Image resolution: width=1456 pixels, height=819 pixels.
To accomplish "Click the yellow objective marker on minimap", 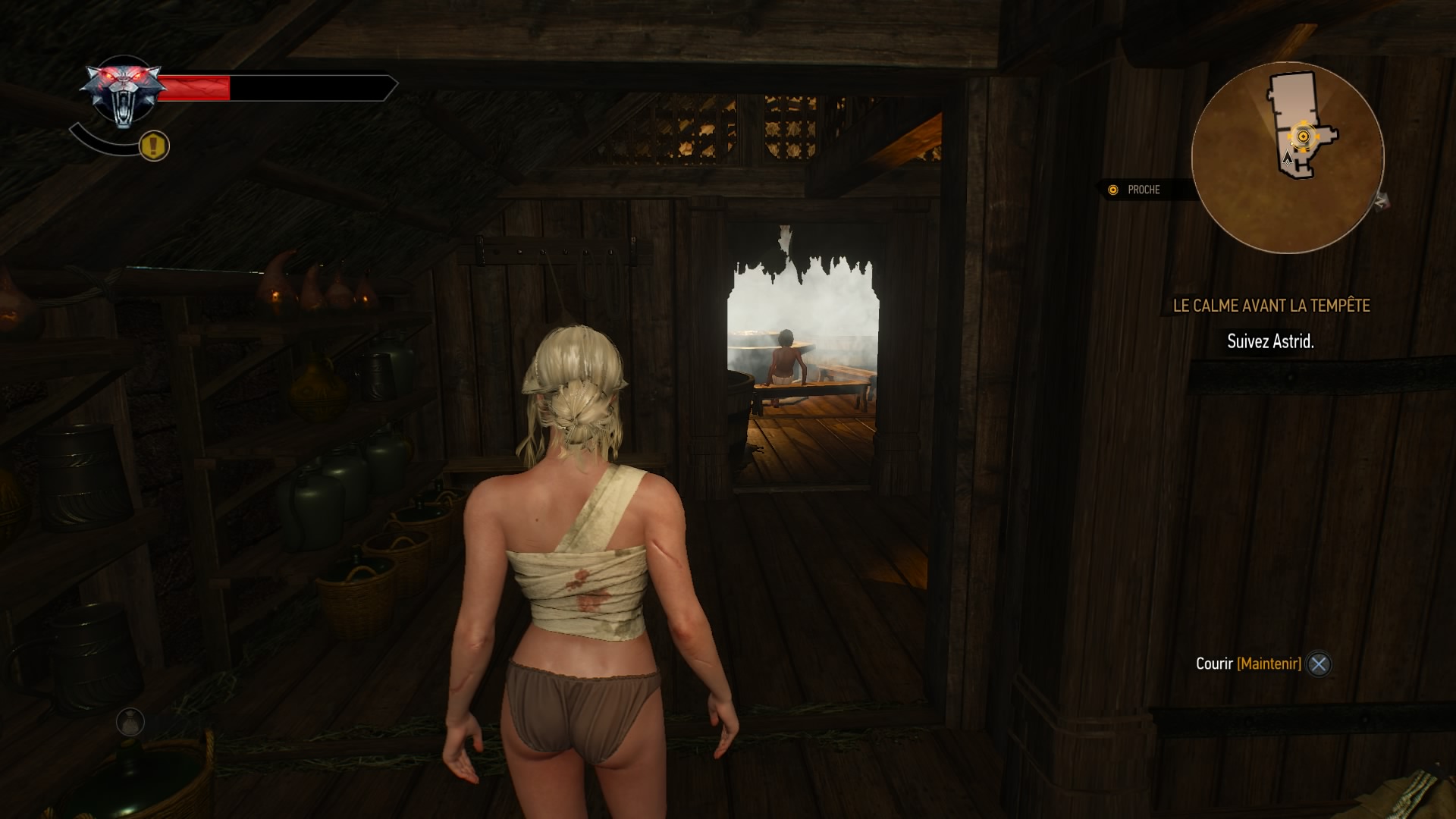I will click(x=1303, y=136).
